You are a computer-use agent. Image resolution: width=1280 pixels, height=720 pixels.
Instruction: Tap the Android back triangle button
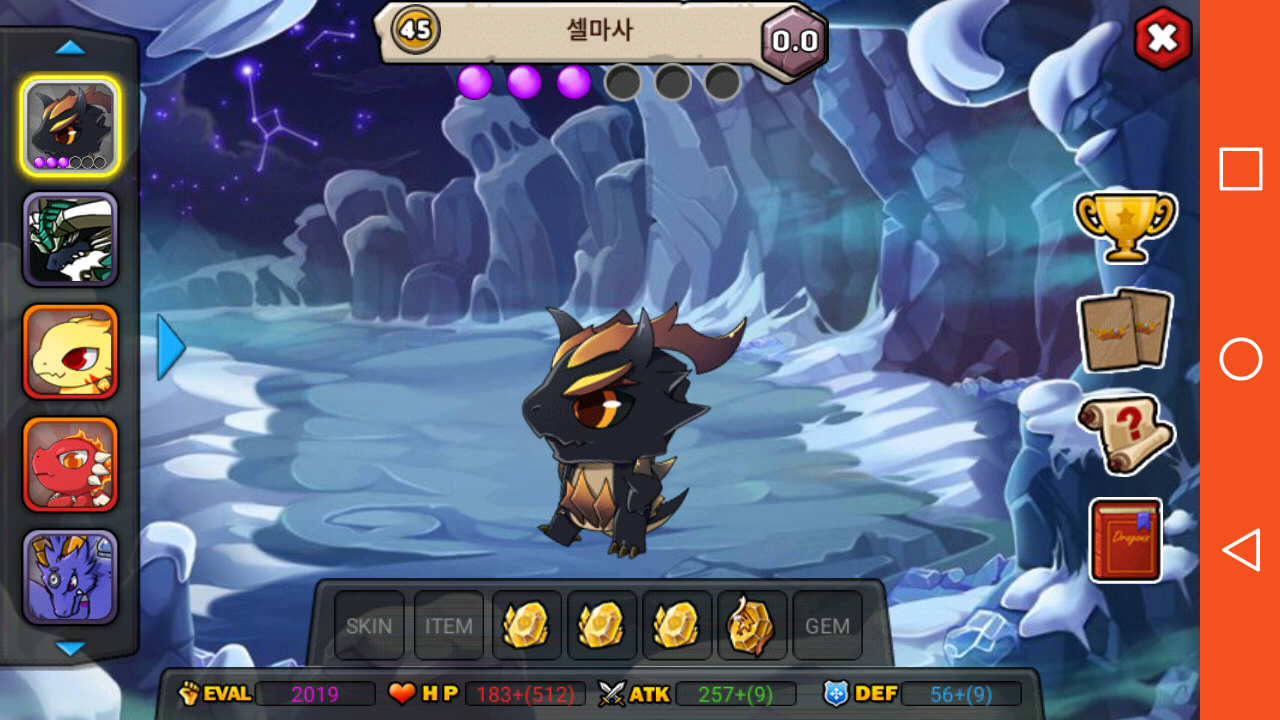[x=1240, y=550]
